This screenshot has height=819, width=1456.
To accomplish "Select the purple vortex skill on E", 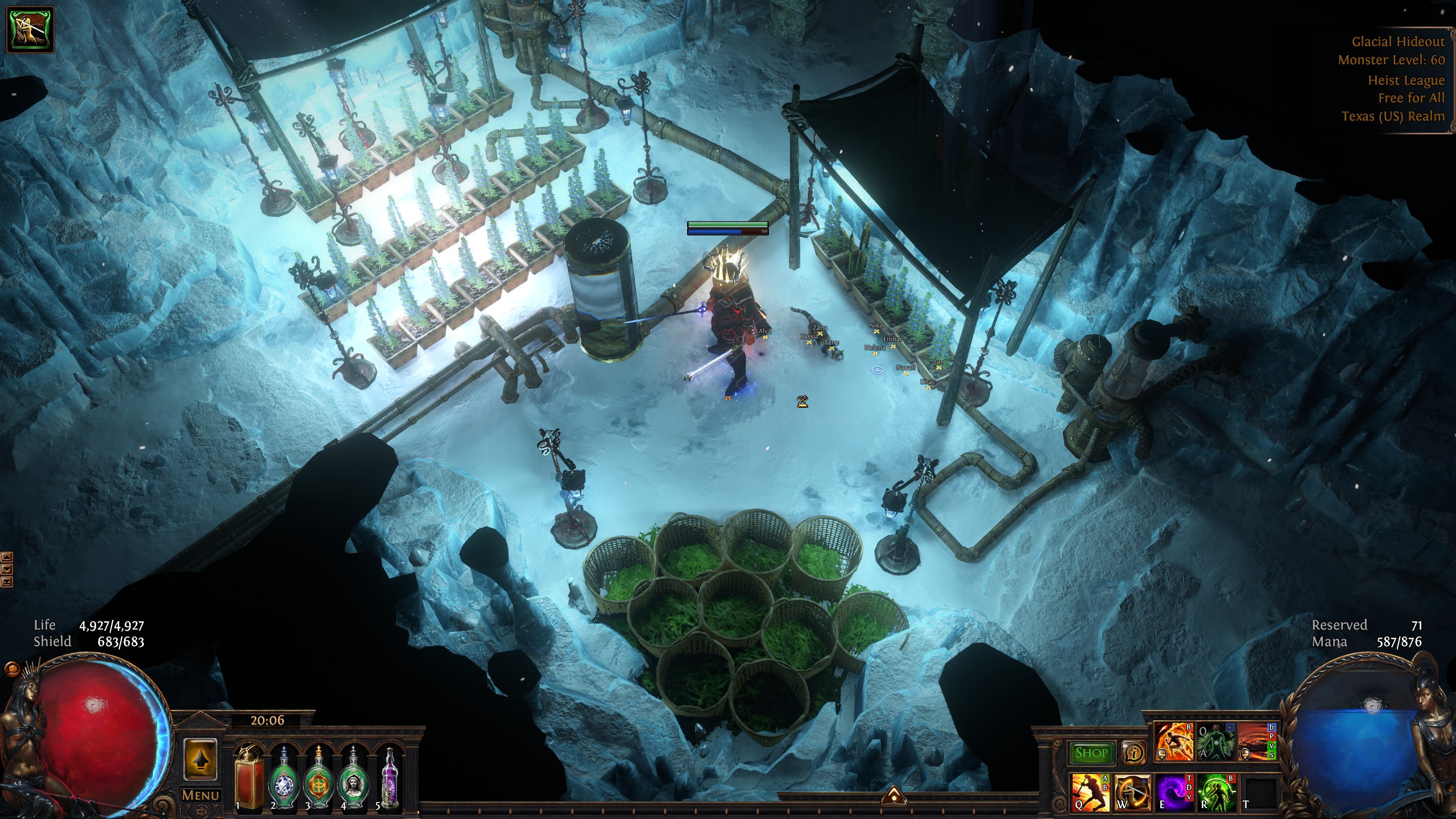I will point(1174,792).
